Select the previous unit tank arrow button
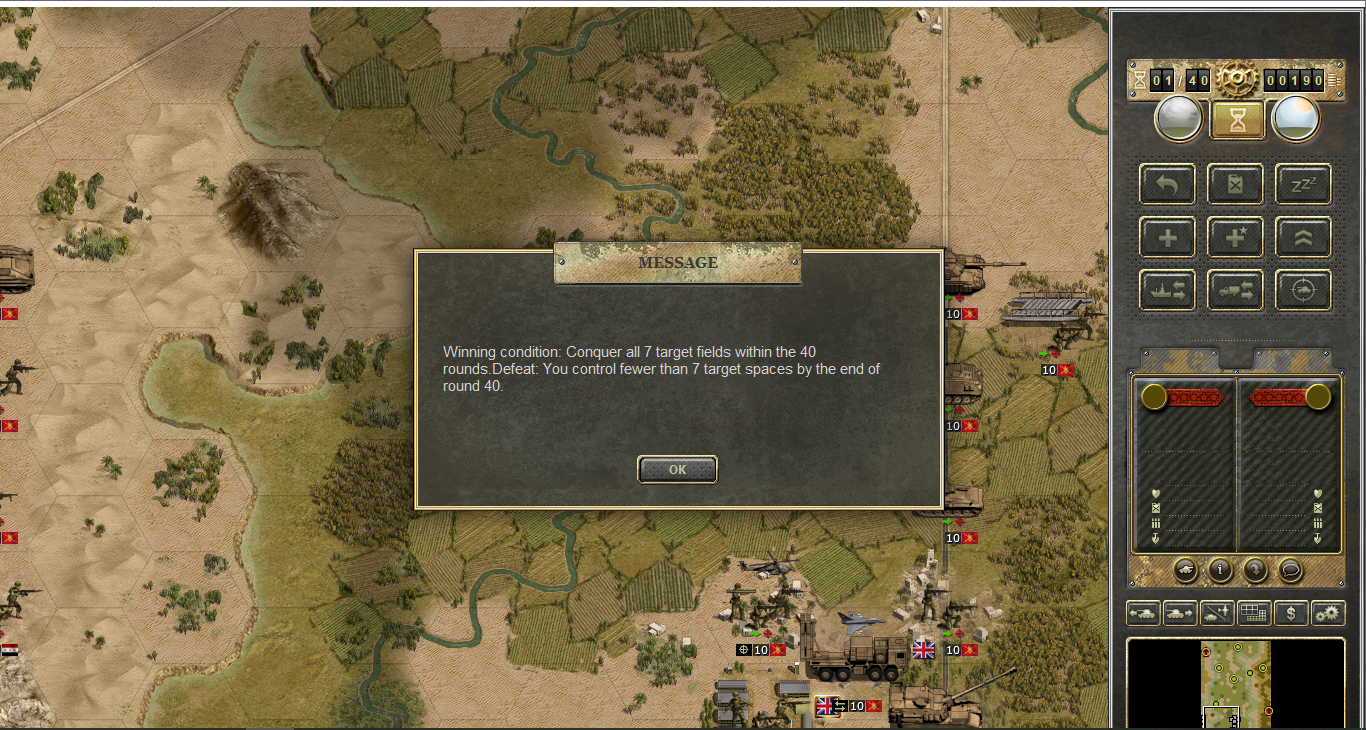 pos(1142,613)
